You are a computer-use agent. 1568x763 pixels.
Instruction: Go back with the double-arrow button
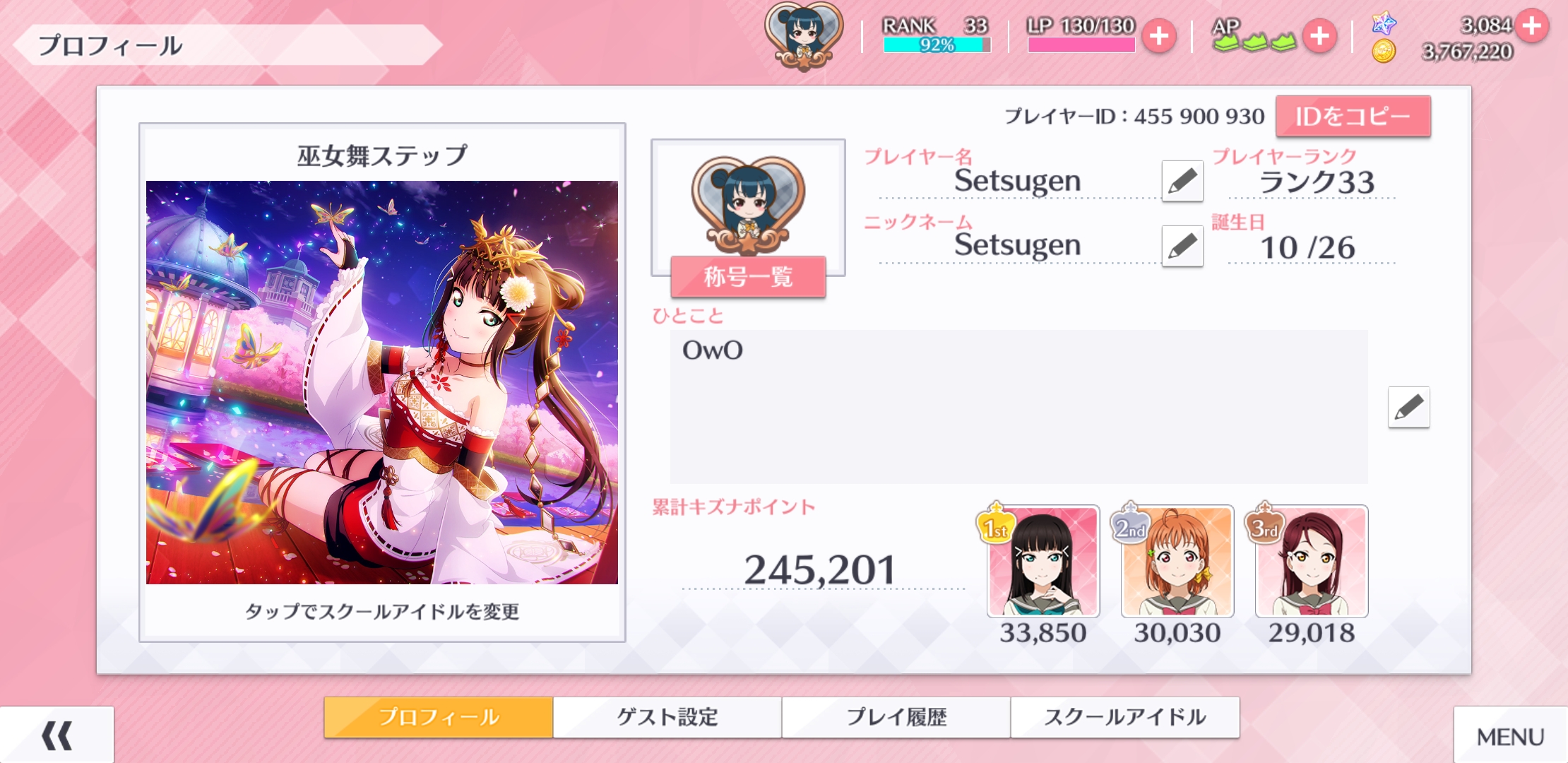57,735
